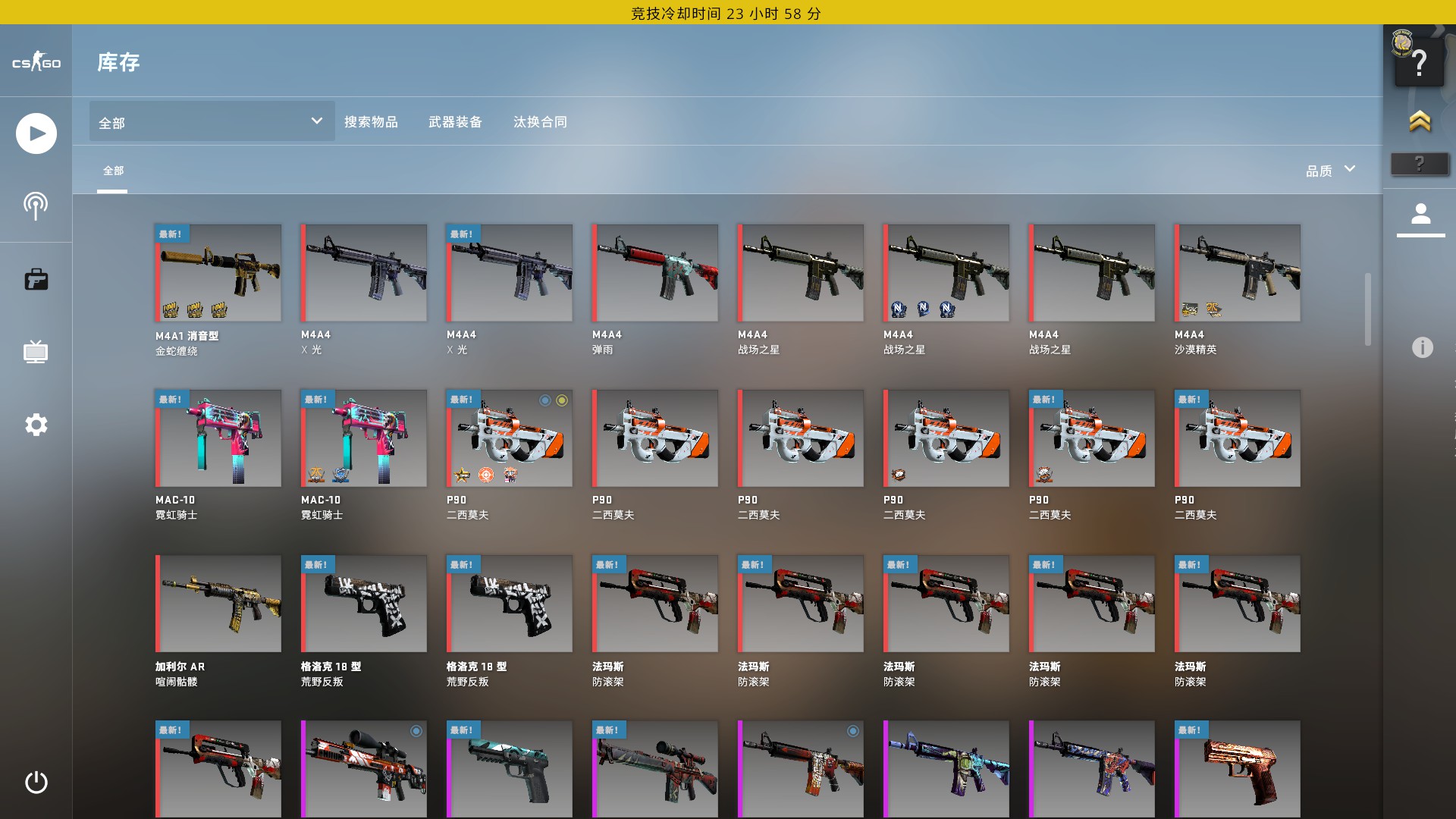Screen dimensions: 1456x819
Task: Switch to the 全部 tab
Action: (112, 172)
